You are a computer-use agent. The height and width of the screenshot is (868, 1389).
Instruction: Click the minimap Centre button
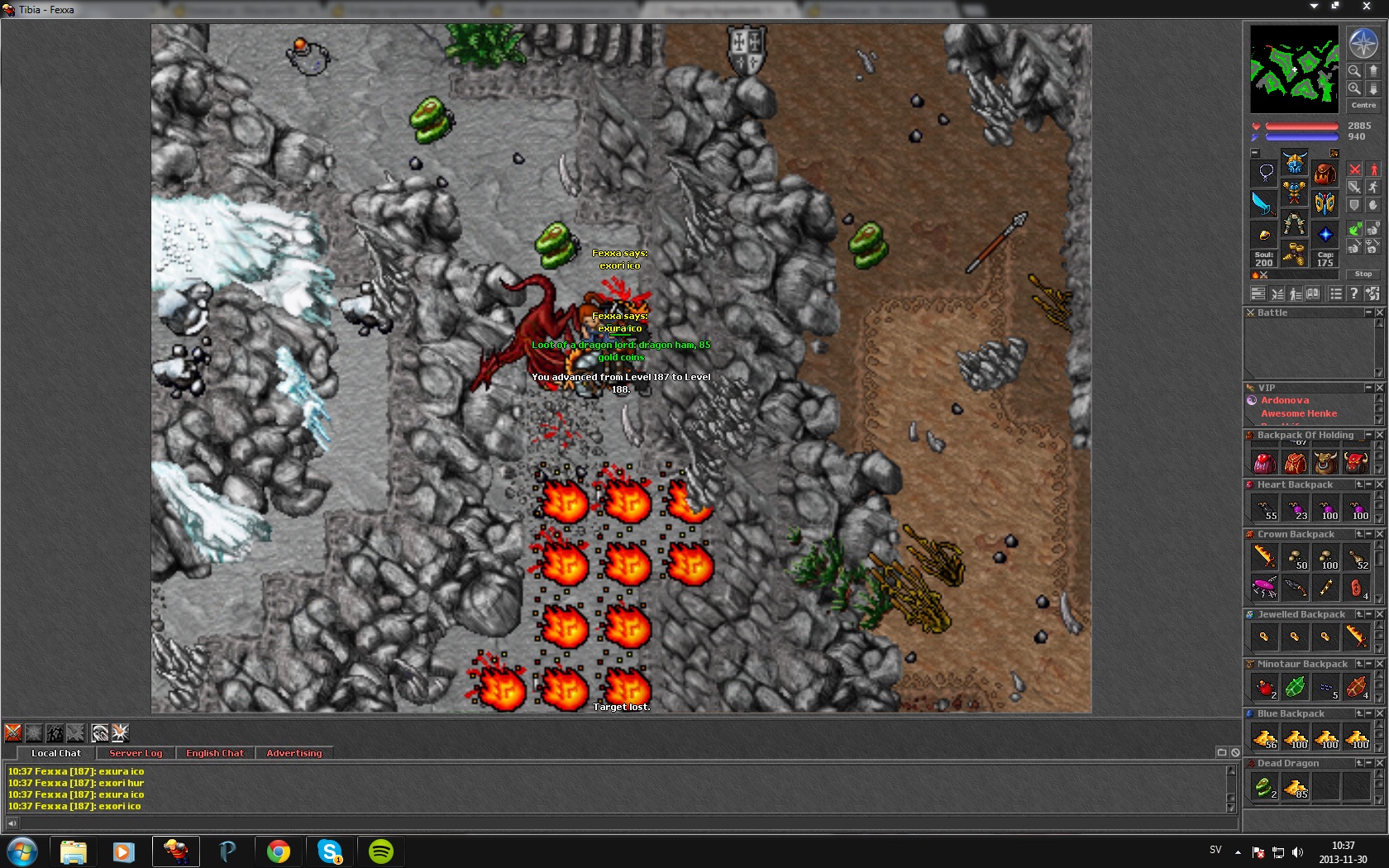pos(1363,105)
